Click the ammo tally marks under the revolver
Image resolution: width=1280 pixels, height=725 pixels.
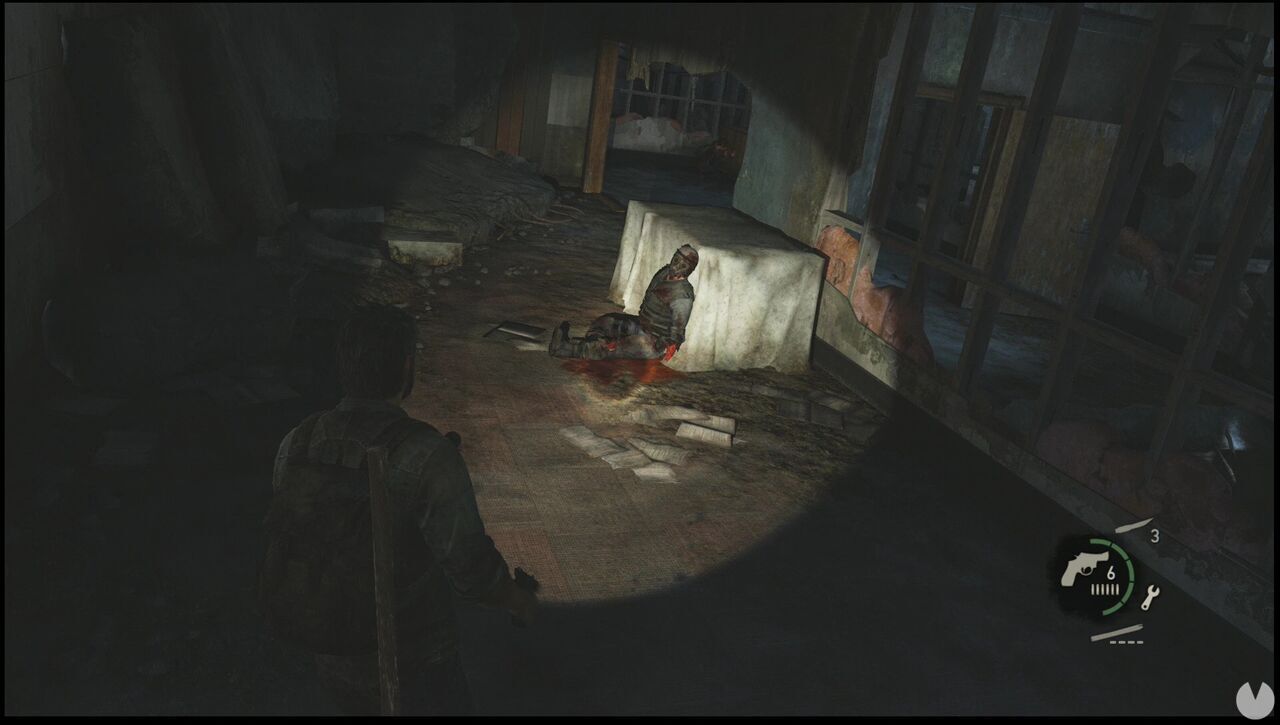click(x=1104, y=588)
